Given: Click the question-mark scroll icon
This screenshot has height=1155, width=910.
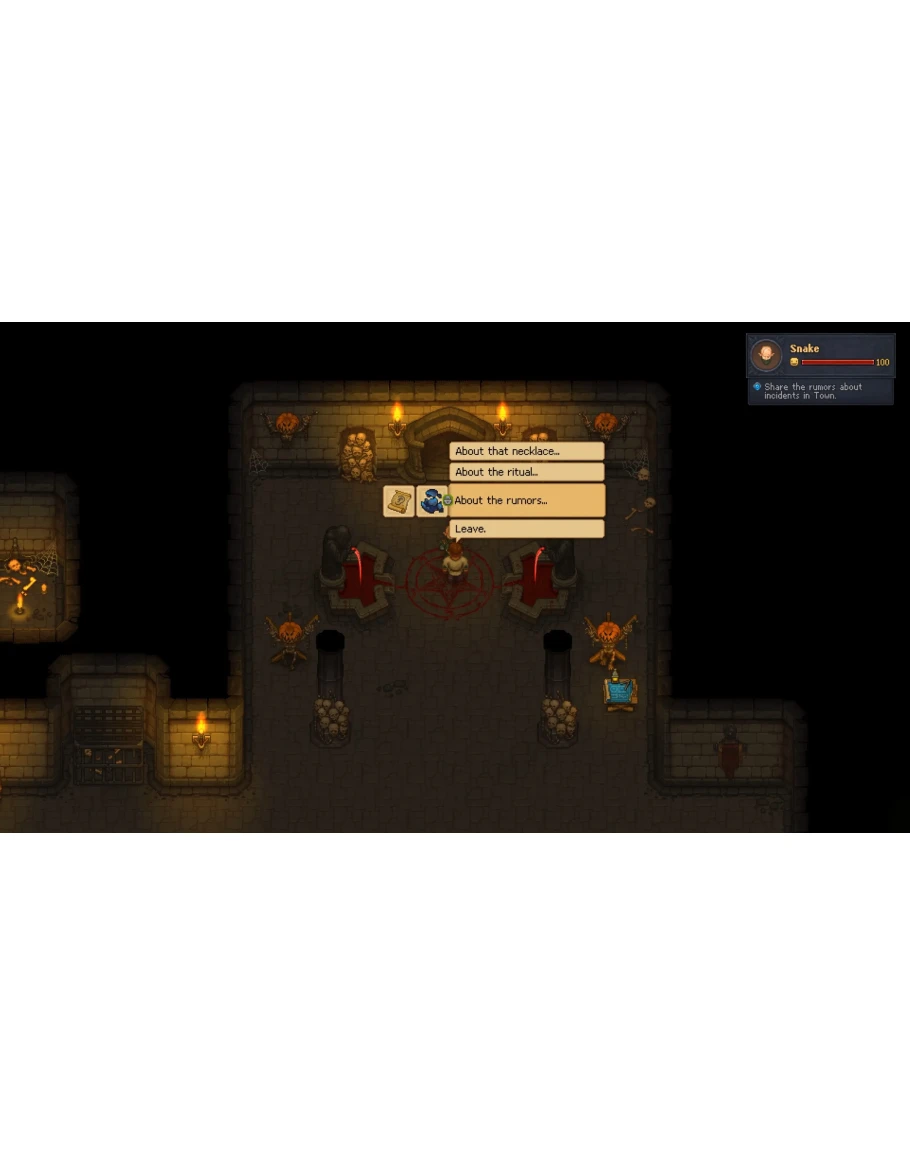Looking at the screenshot, I should pos(399,501).
